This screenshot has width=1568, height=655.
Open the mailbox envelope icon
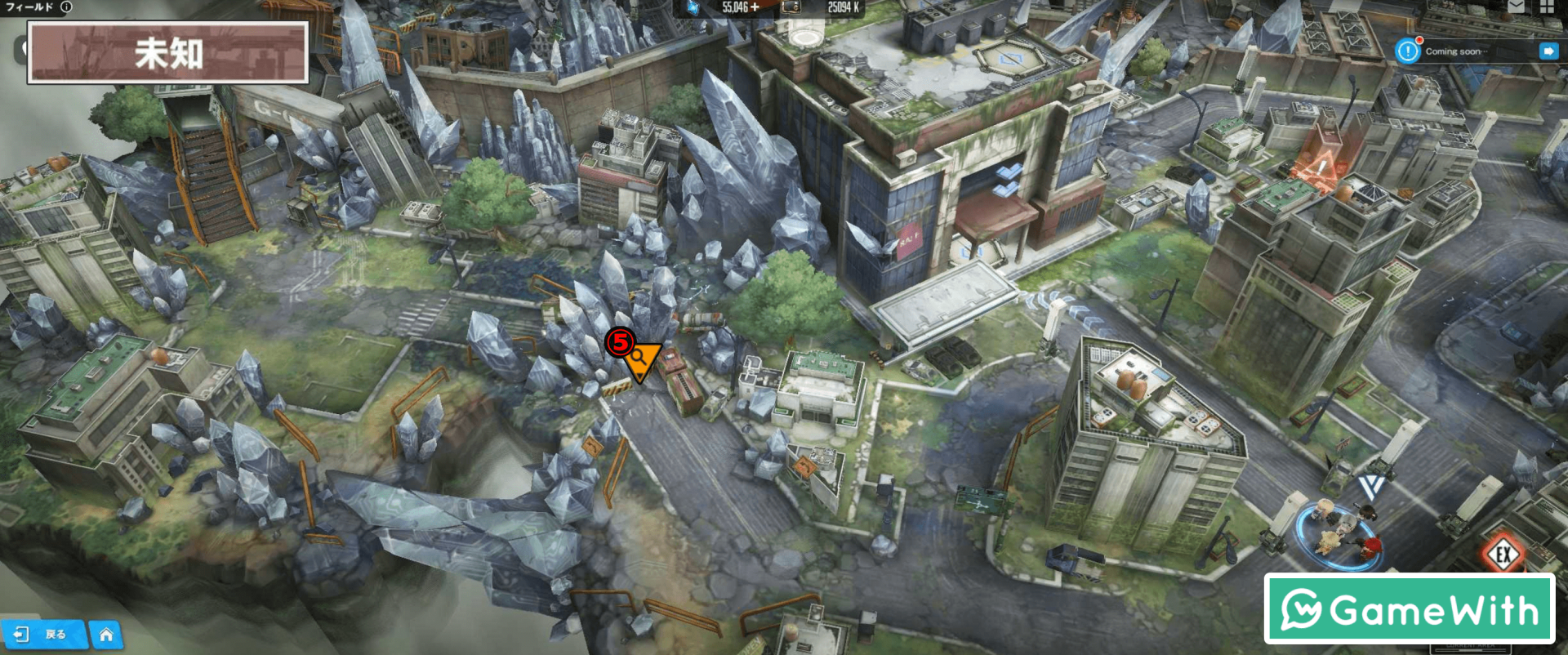click(x=1516, y=7)
